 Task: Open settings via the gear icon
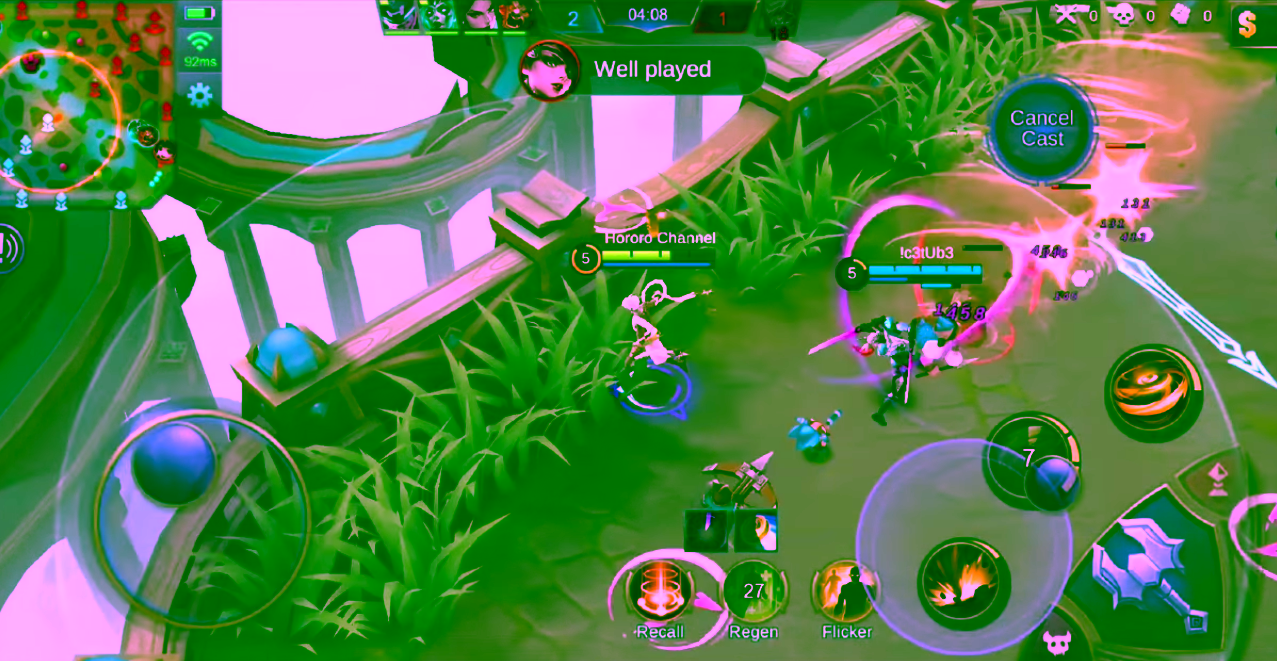coord(200,95)
